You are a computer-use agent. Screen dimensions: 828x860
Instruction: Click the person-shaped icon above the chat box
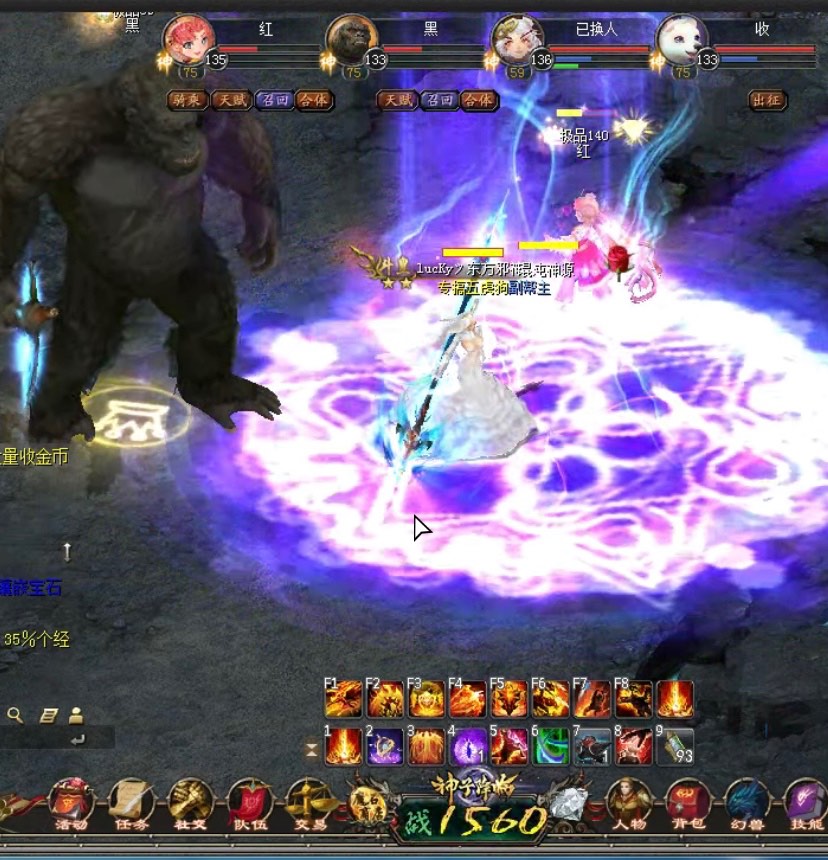click(x=76, y=715)
